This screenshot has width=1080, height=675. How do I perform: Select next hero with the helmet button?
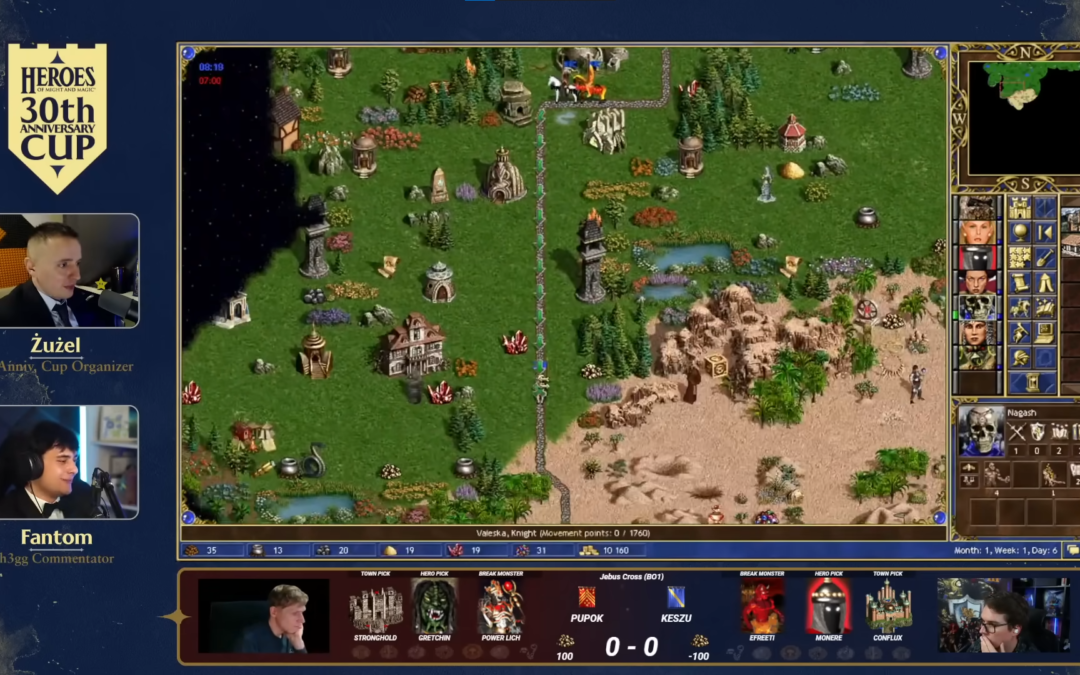coord(1019,357)
